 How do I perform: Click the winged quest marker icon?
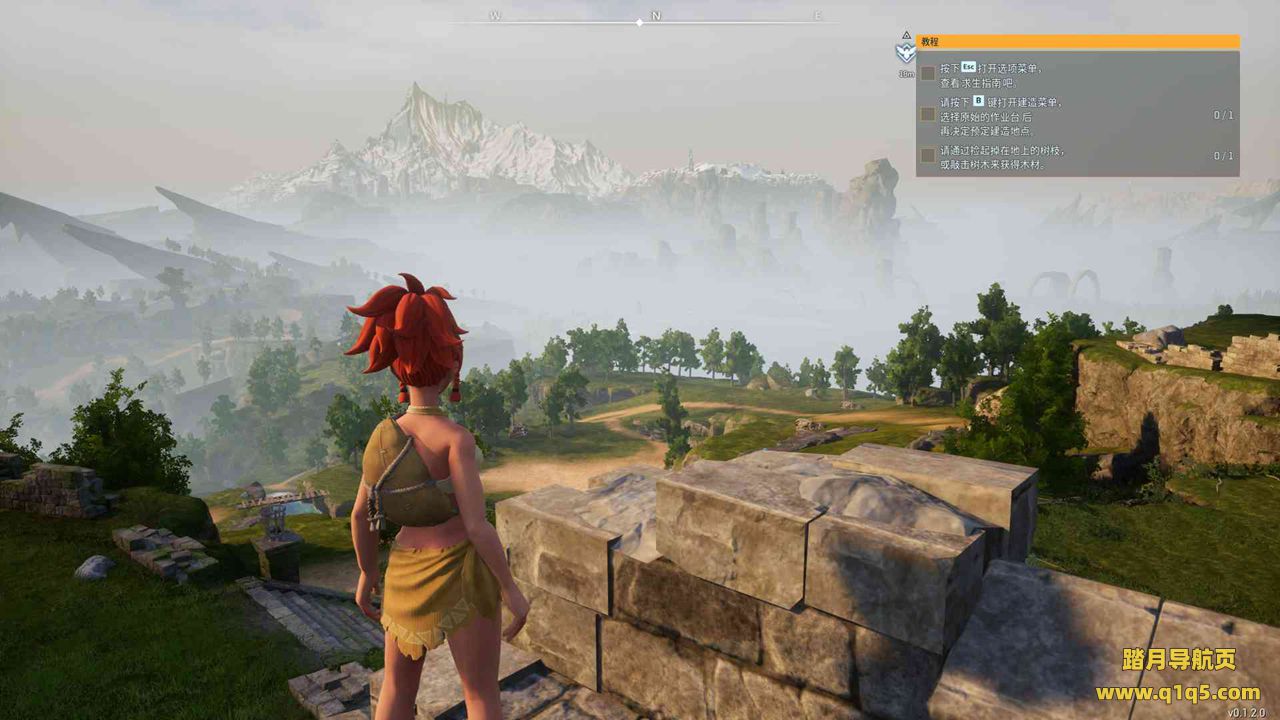point(906,52)
